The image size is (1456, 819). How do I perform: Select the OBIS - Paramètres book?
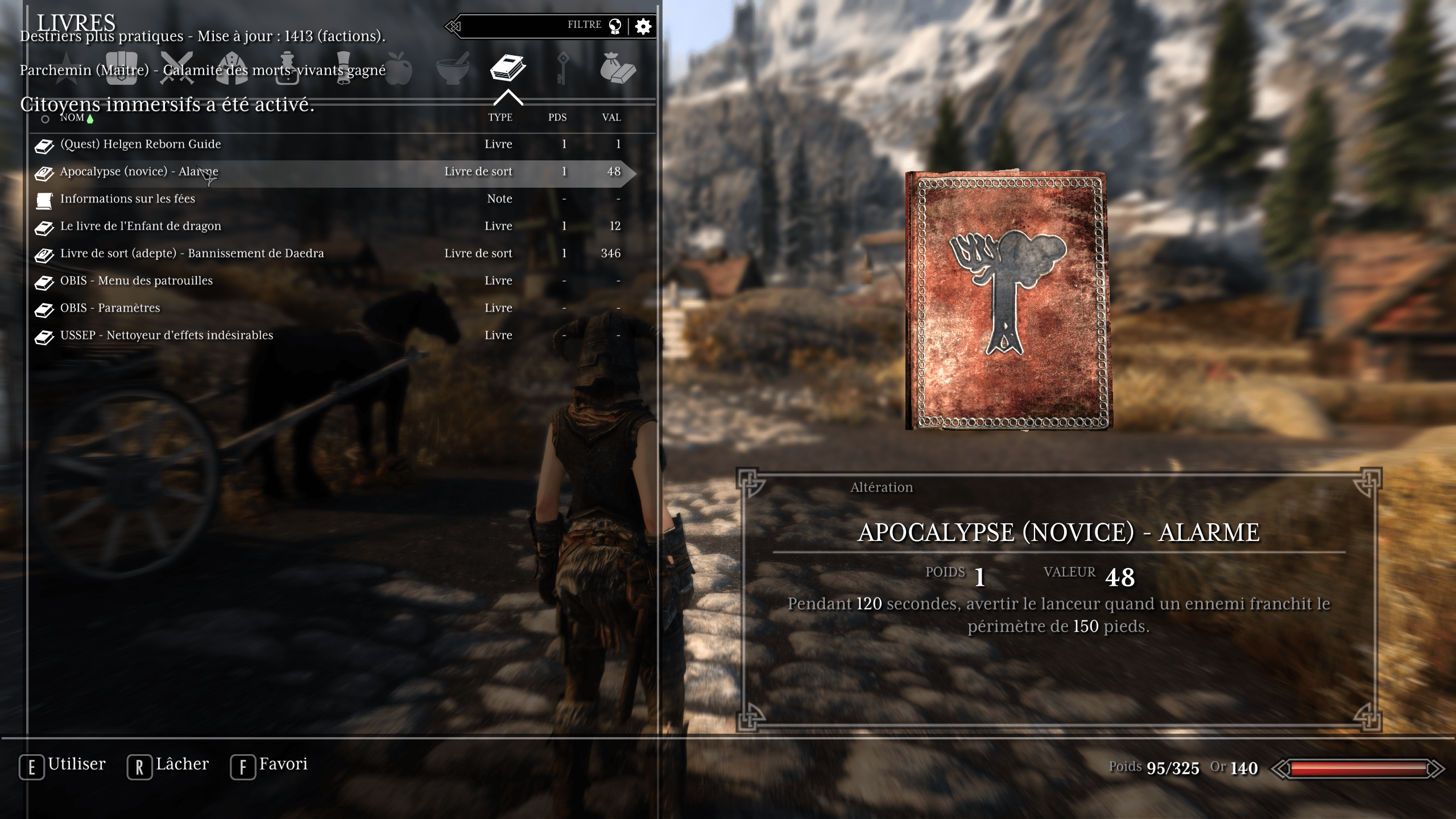click(x=110, y=308)
